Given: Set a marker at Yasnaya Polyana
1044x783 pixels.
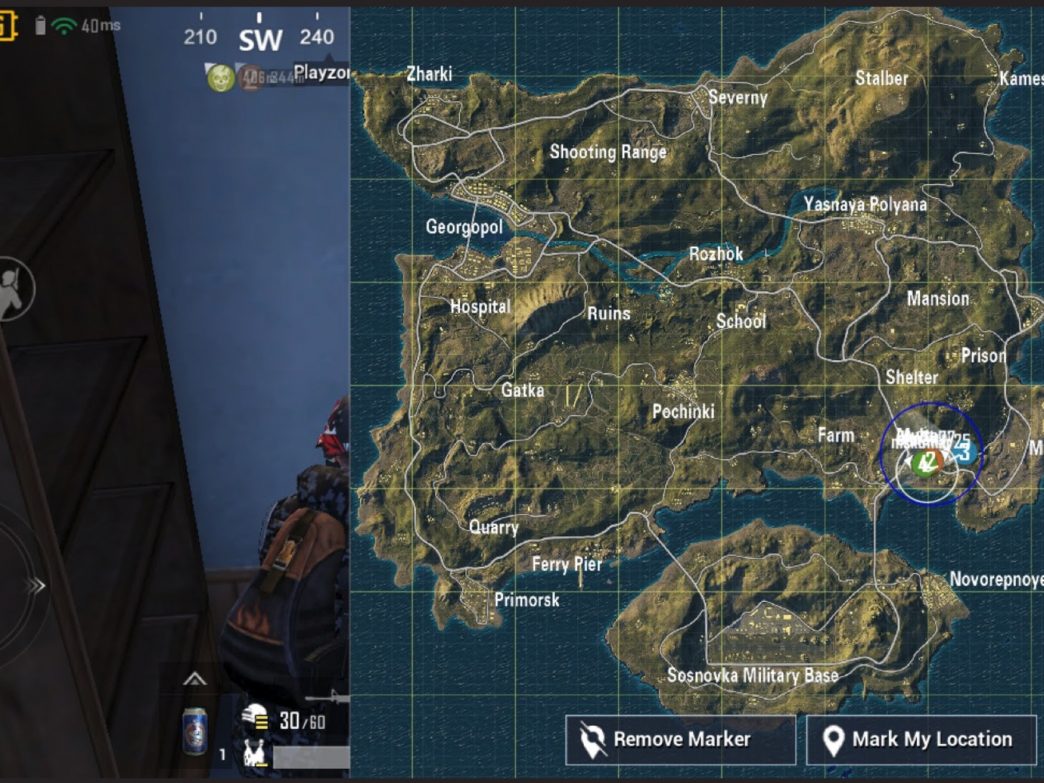Looking at the screenshot, I should 865,205.
